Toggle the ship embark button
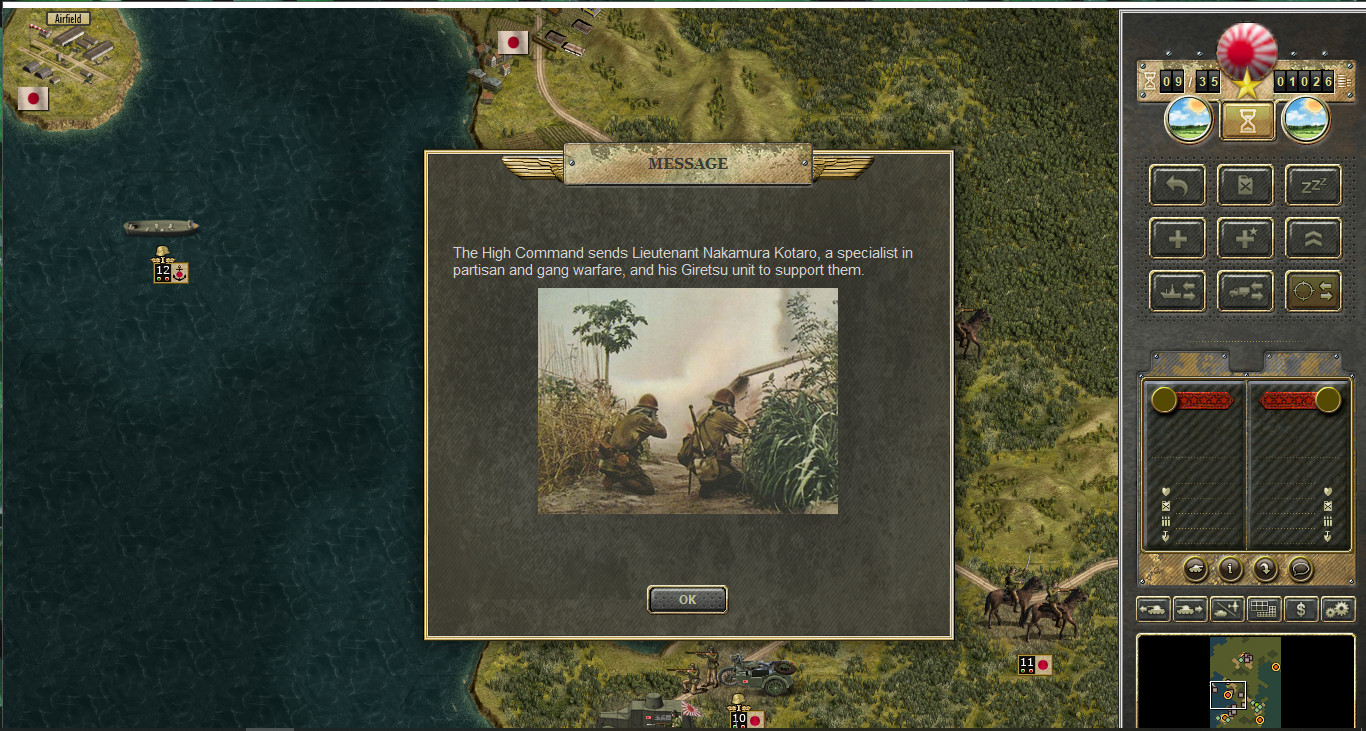The height and width of the screenshot is (731, 1366). coord(1177,291)
